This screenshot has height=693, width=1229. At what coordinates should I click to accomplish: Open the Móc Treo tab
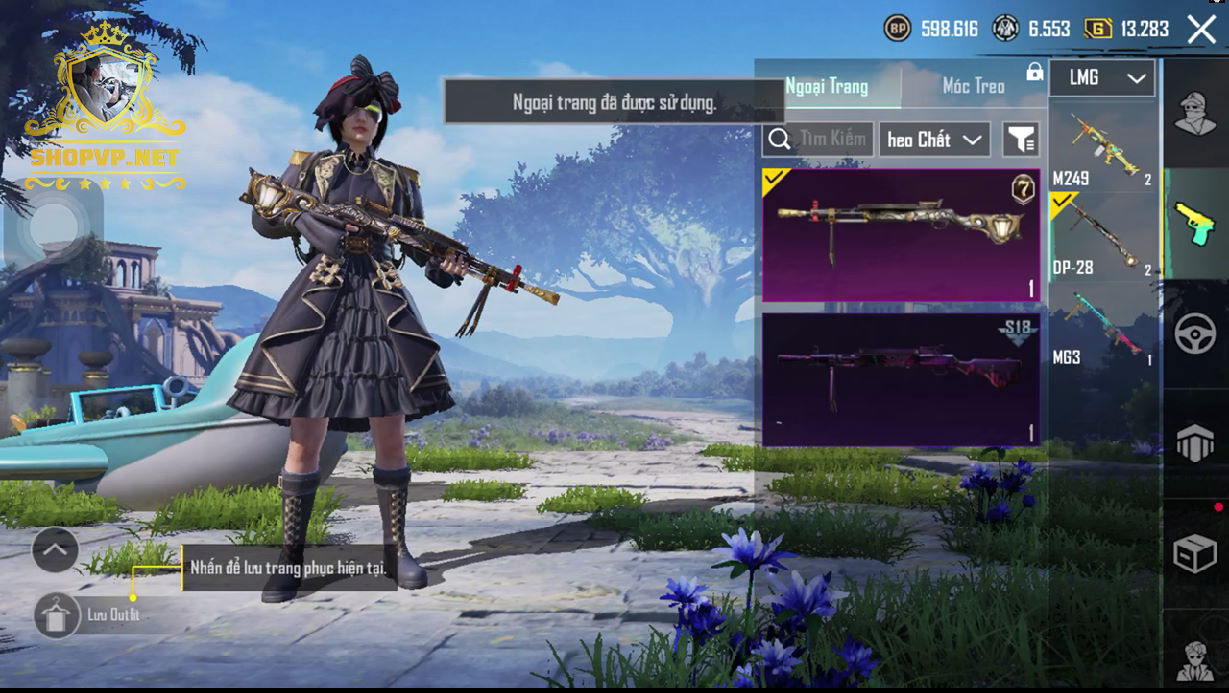click(x=973, y=86)
